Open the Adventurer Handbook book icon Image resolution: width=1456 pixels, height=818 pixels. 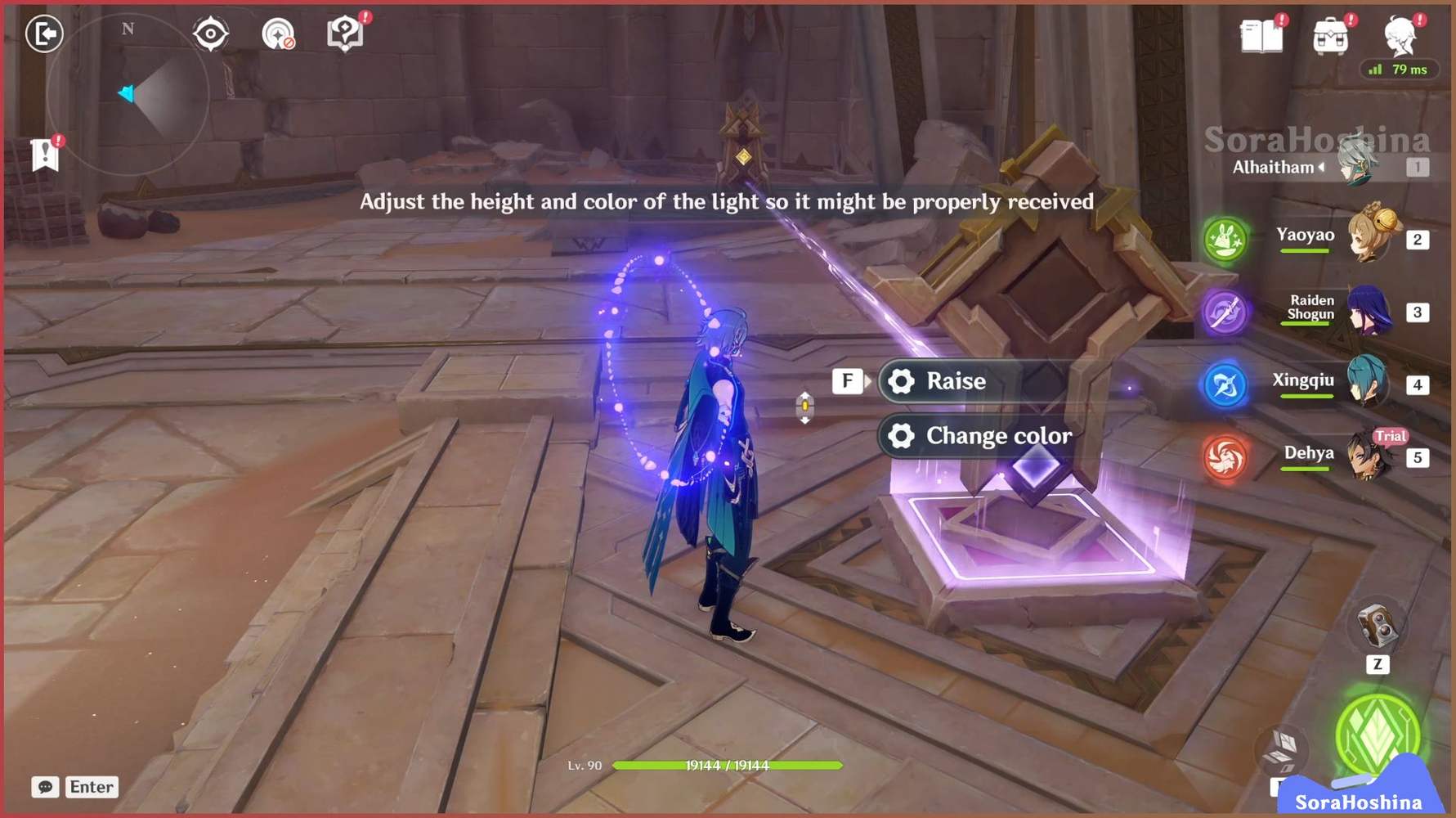(x=1261, y=34)
